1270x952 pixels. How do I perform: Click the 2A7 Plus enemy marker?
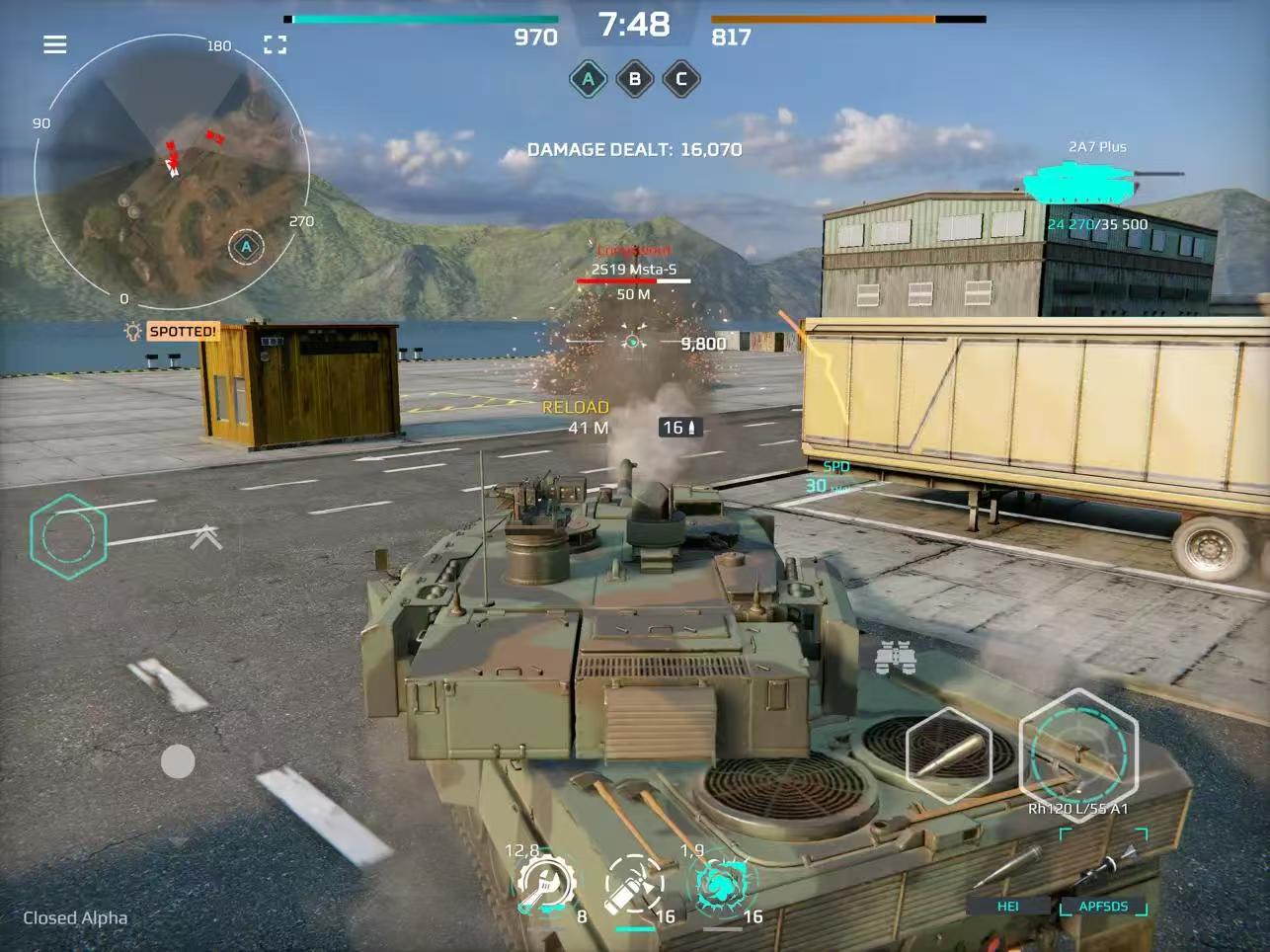coord(1090,183)
